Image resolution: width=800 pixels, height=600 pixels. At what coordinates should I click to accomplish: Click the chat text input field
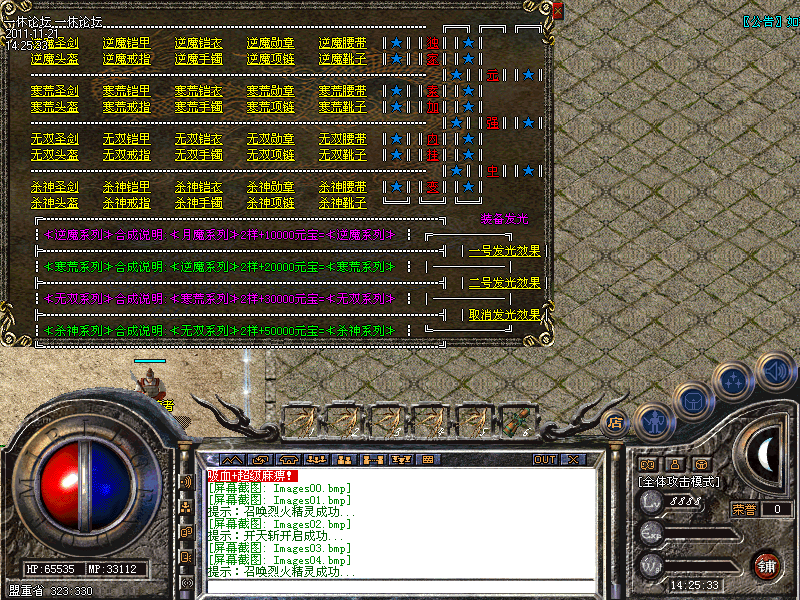click(400, 587)
